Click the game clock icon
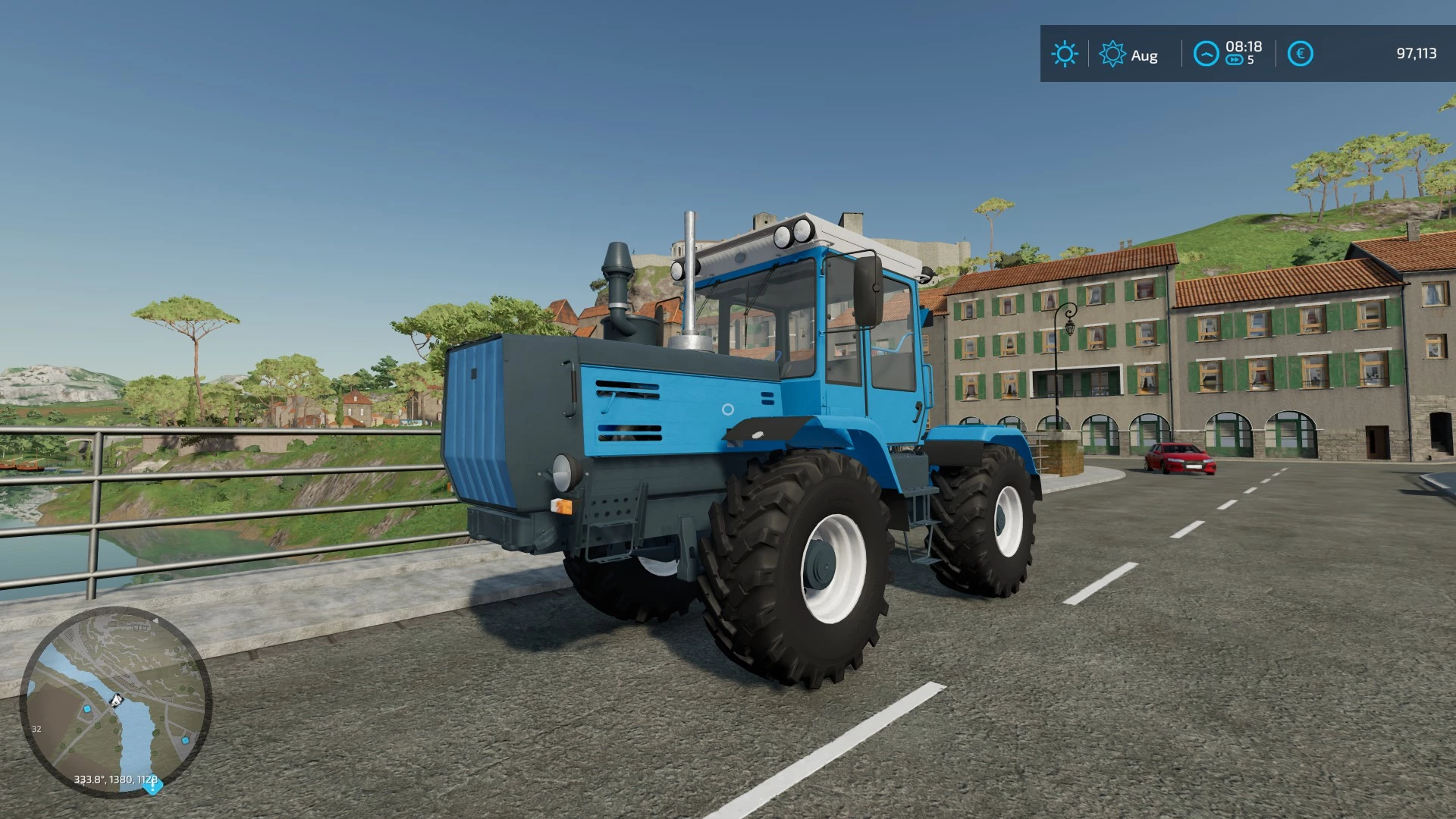Screen dimensions: 1456x819 (1206, 54)
